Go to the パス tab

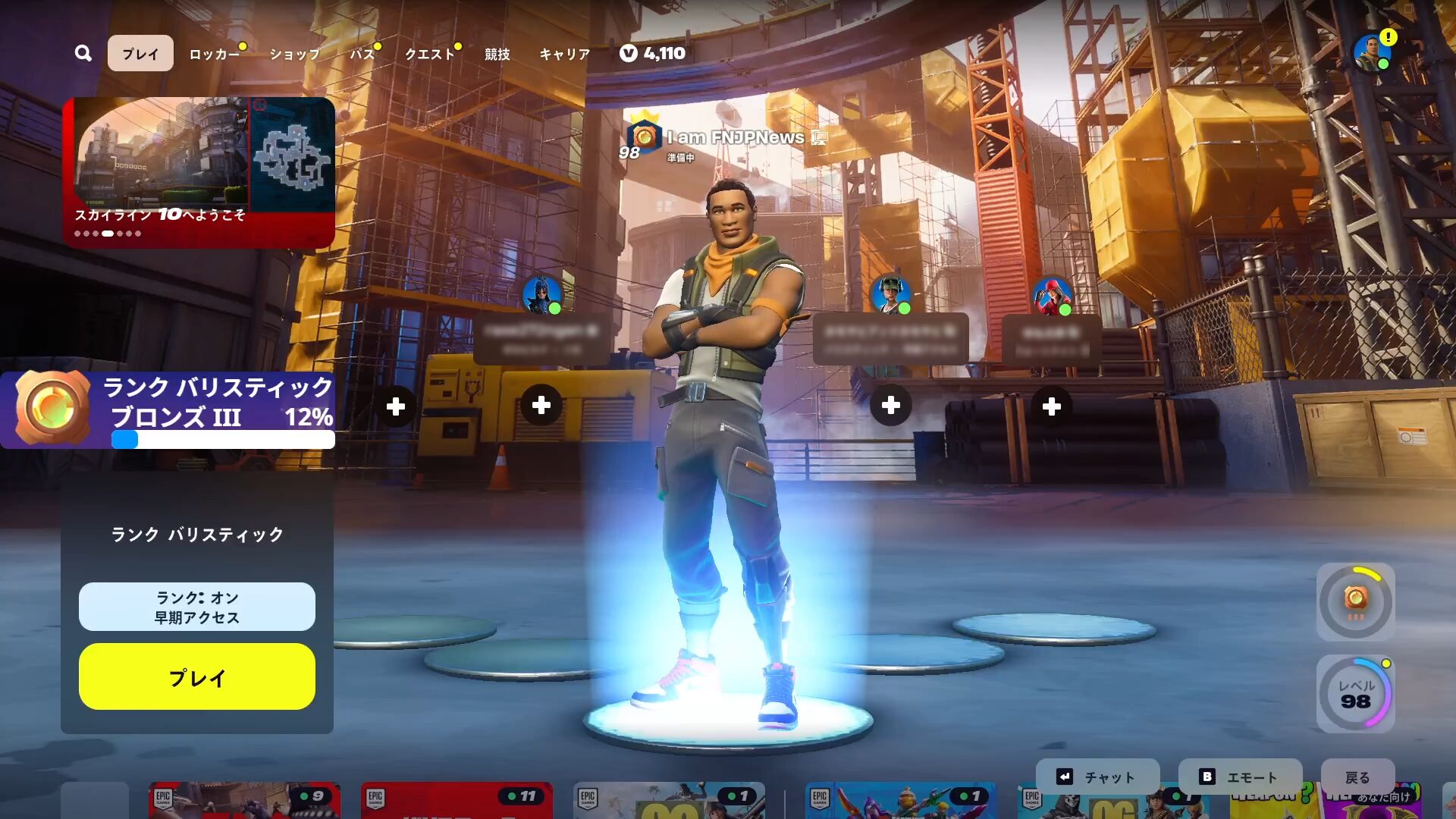point(362,54)
